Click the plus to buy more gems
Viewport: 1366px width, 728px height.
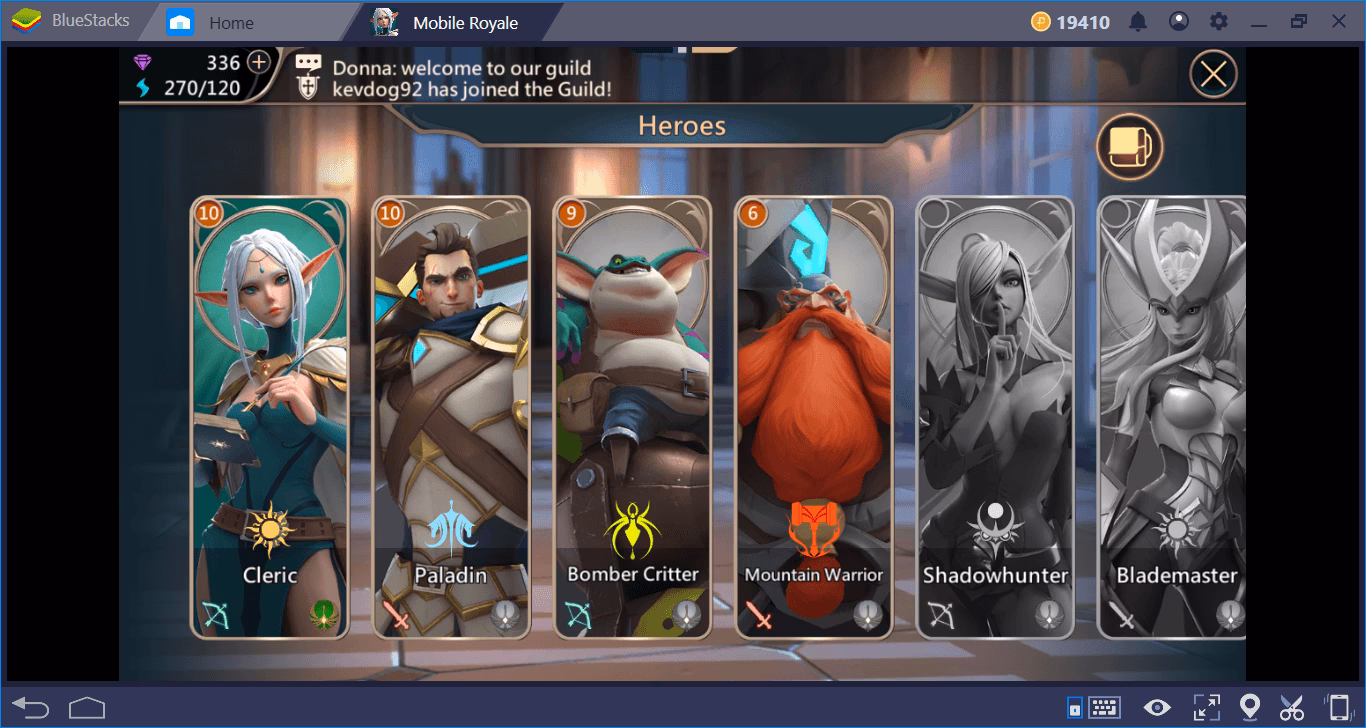pyautogui.click(x=259, y=63)
